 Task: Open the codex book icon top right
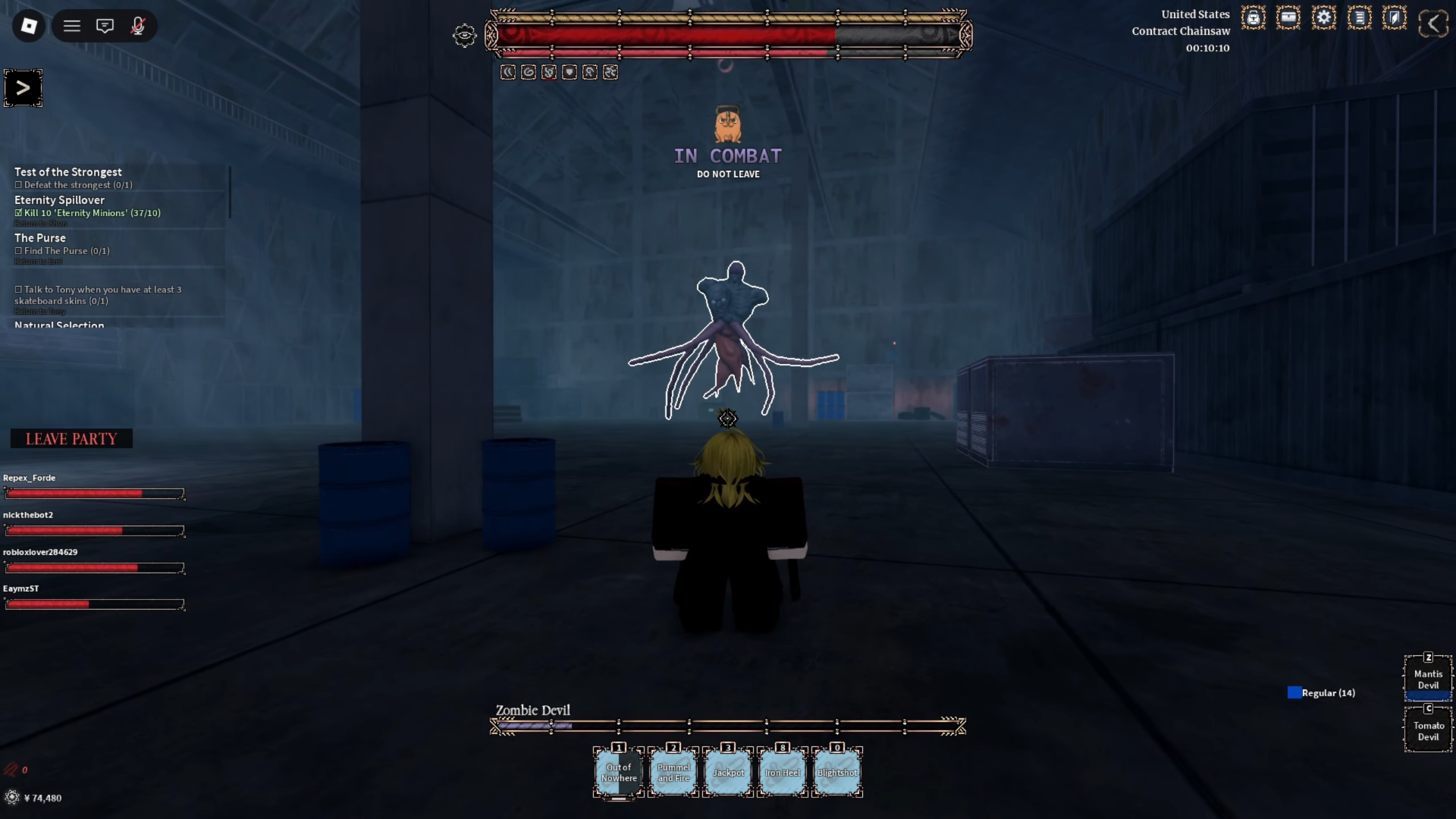click(x=1395, y=17)
